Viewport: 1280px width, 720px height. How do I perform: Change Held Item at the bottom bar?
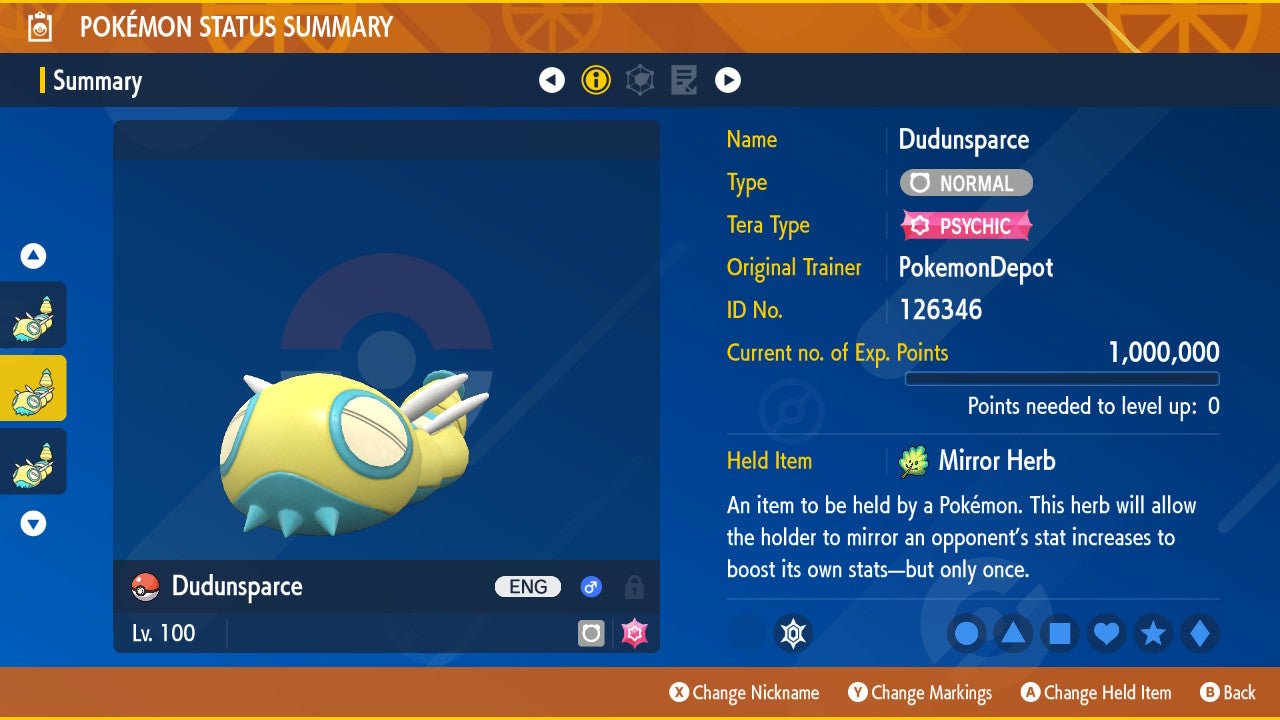click(x=1096, y=693)
